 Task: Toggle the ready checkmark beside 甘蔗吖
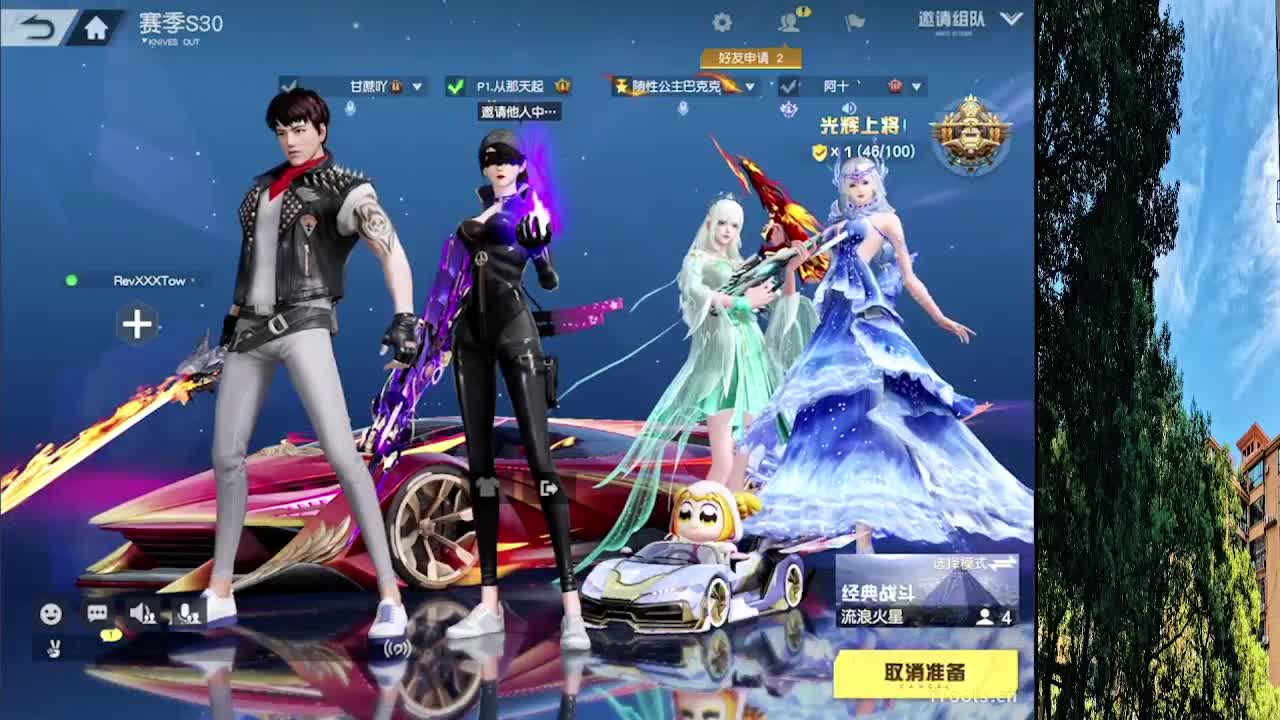coord(288,86)
